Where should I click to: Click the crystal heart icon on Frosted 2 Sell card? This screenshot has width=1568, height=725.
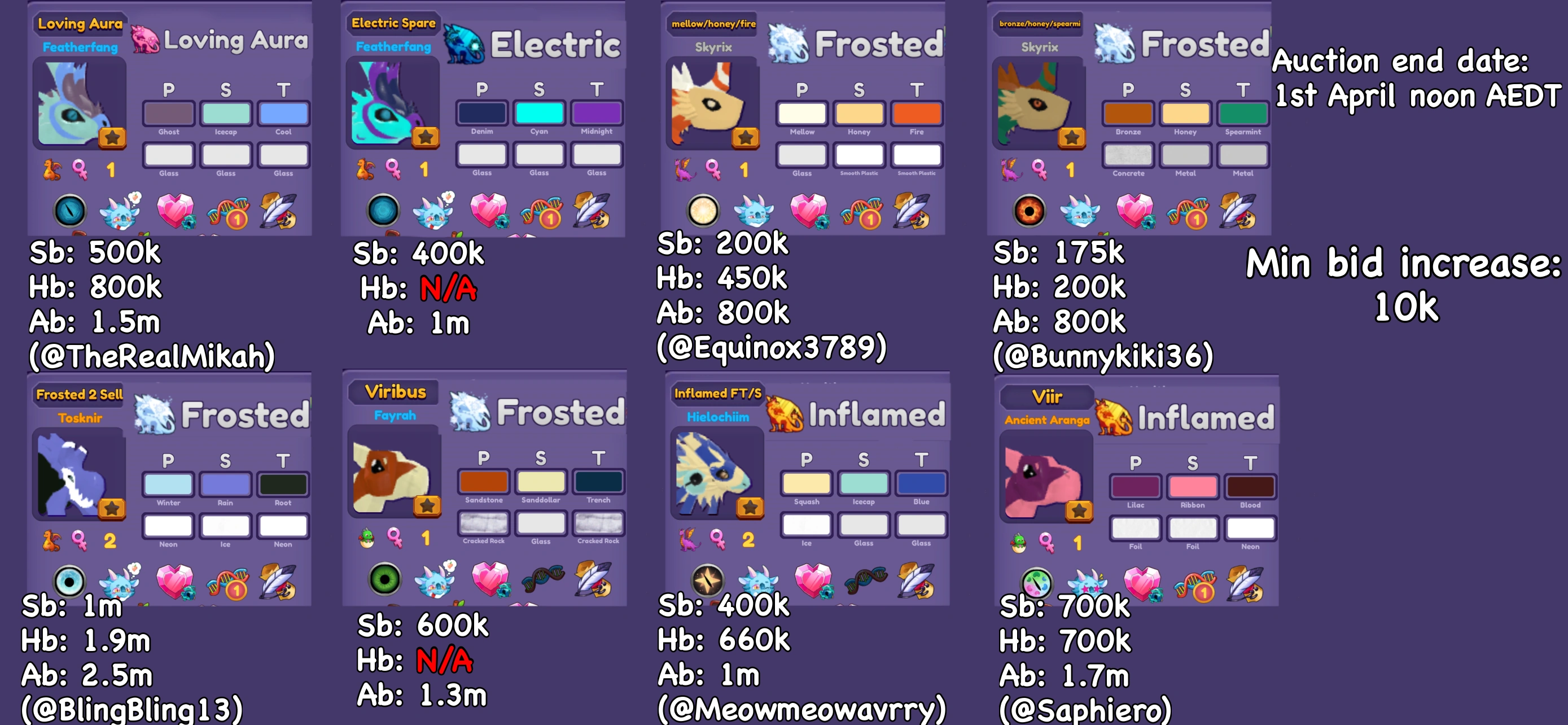click(177, 583)
